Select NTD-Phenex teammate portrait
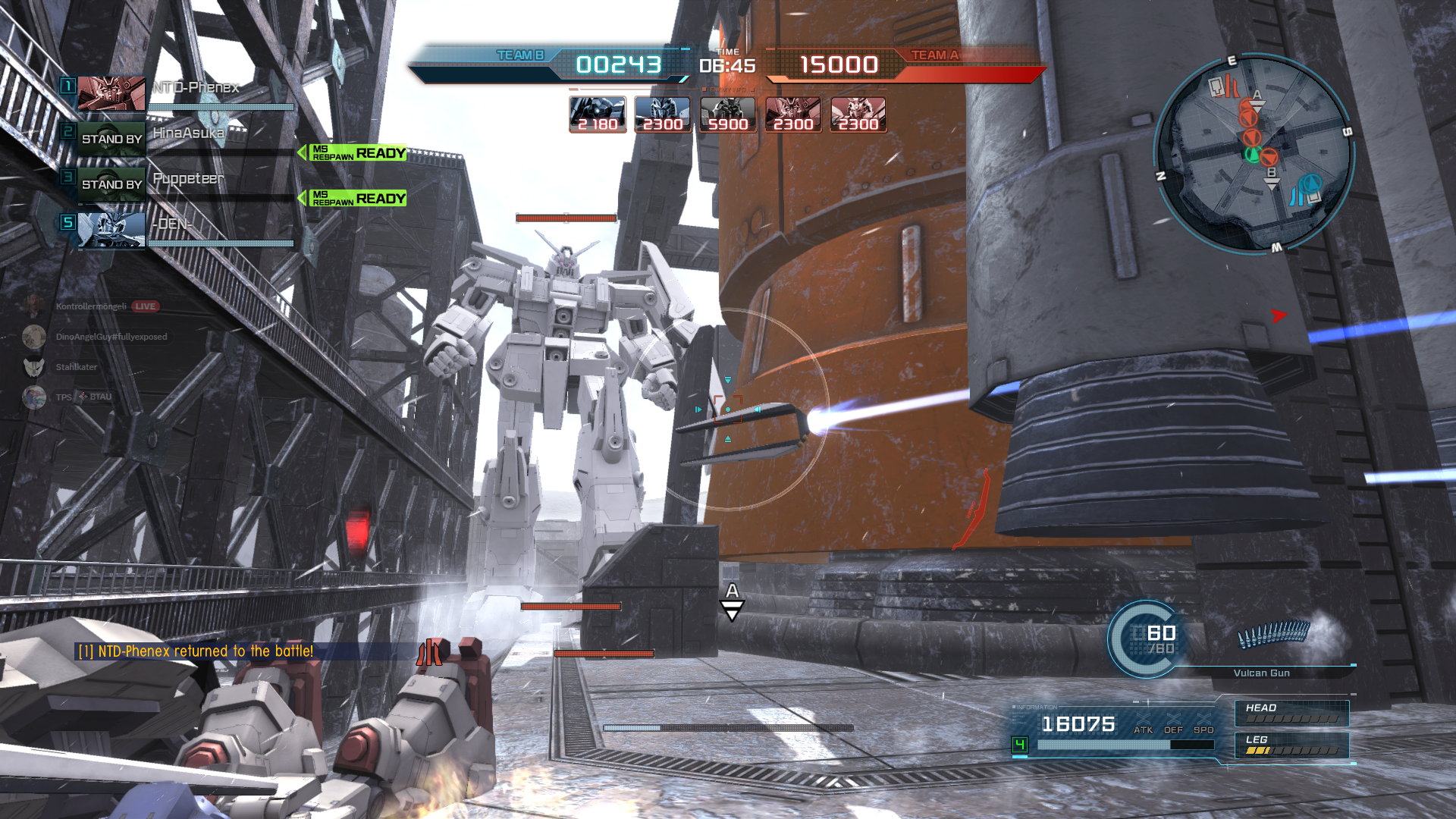Viewport: 1456px width, 819px height. click(111, 94)
